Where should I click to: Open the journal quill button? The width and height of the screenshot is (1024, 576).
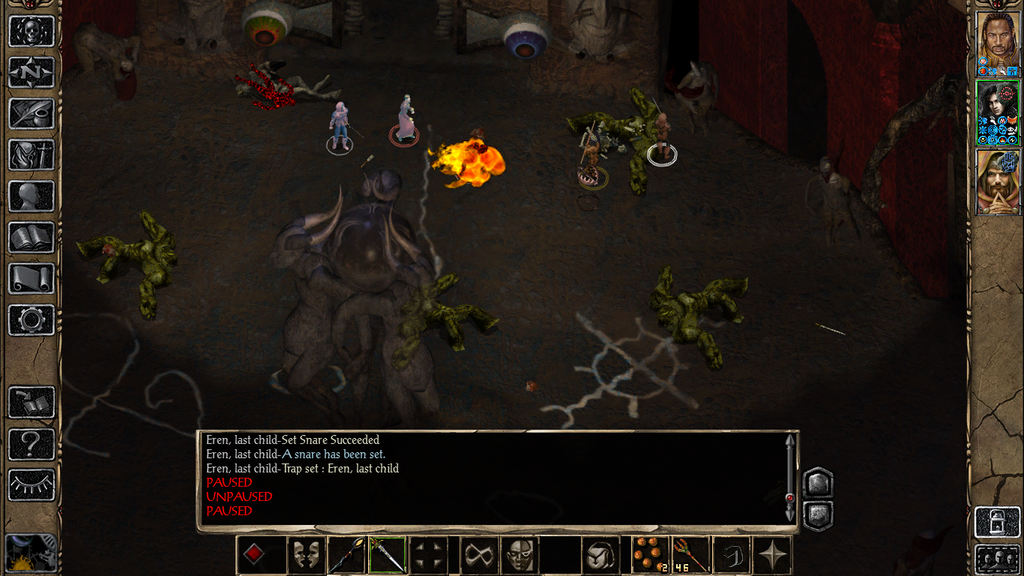31,113
